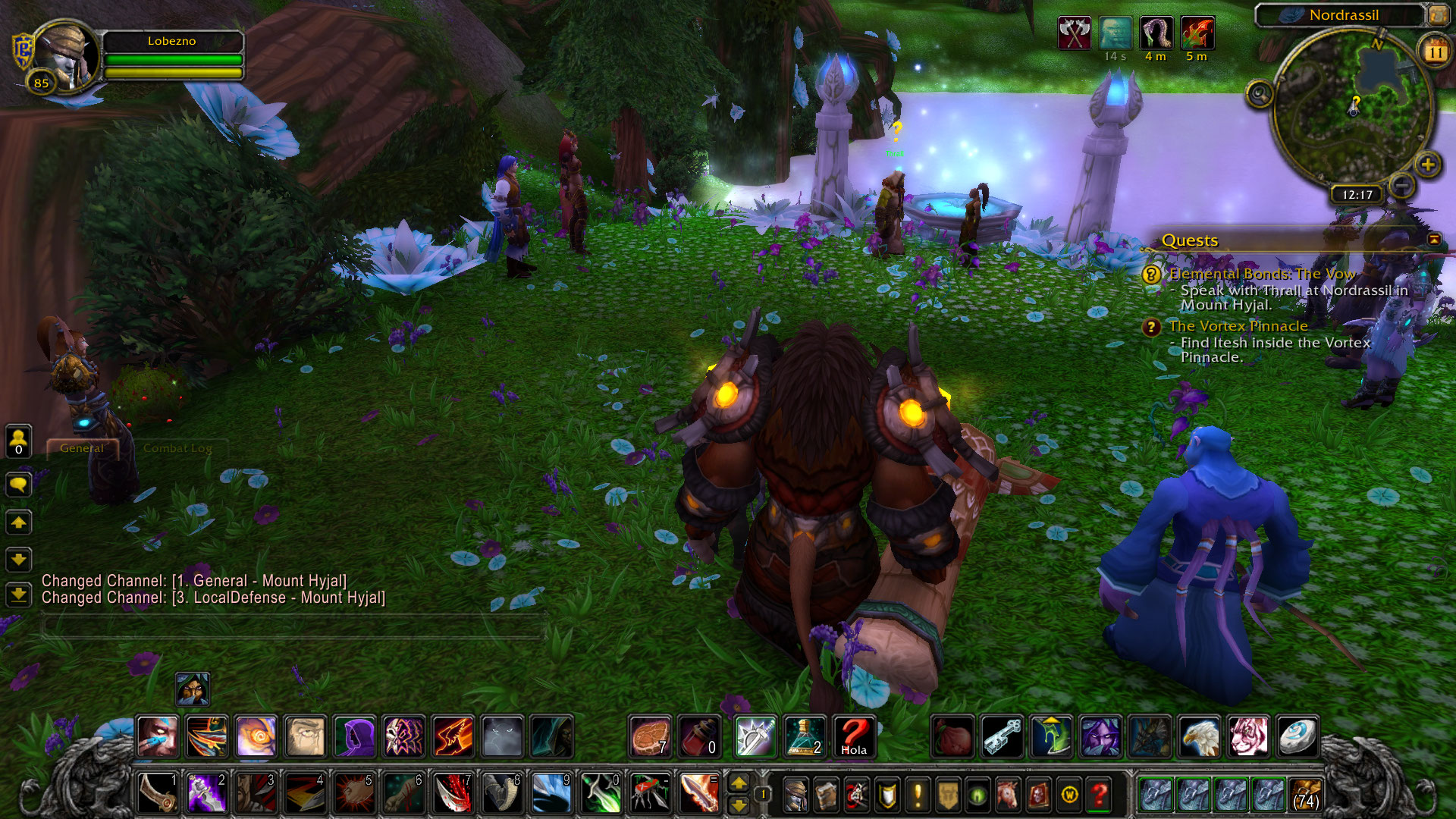Eat the roast meat food stack
Screen dimensions: 1456x819
(650, 737)
